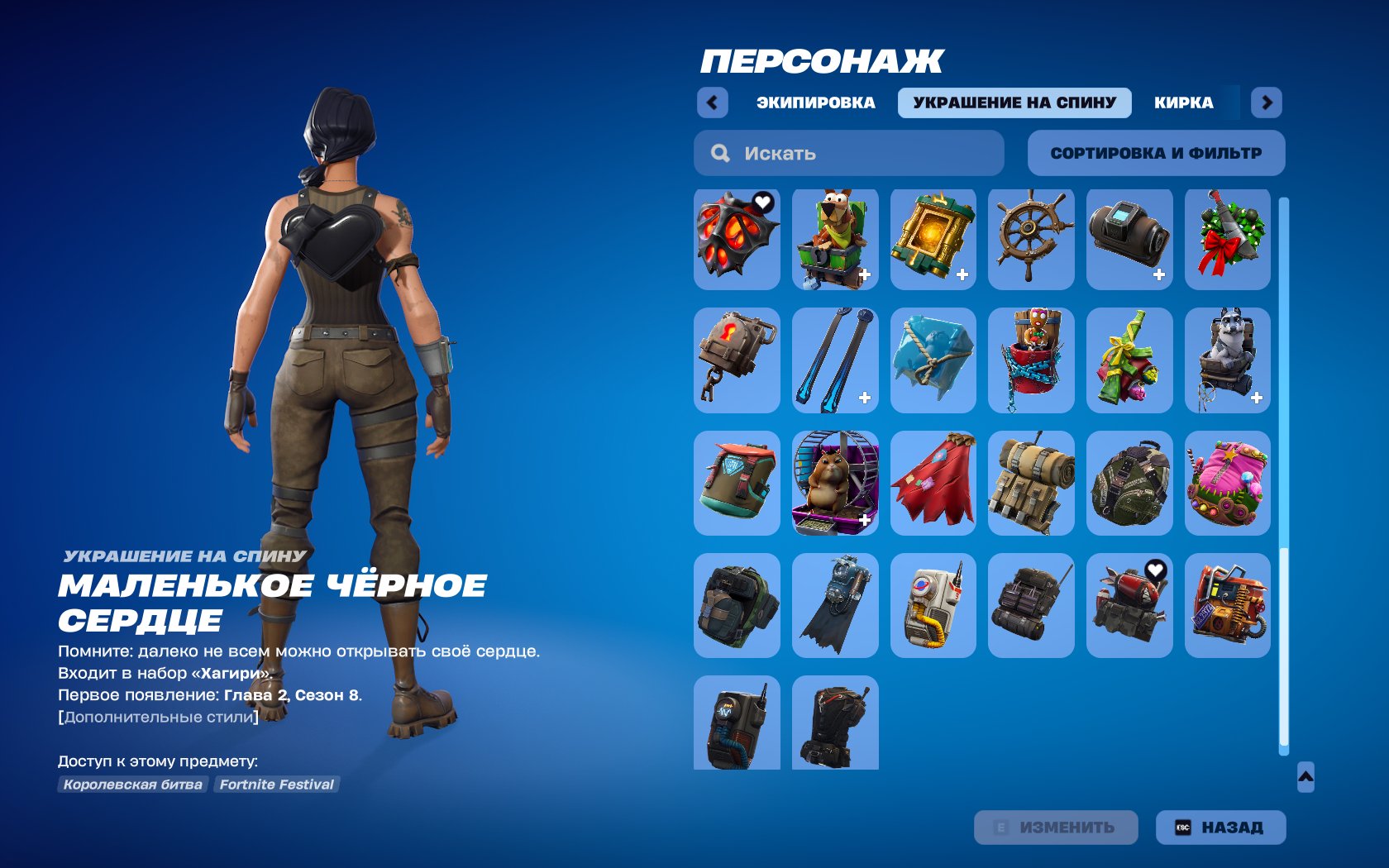The image size is (1389, 868).
Task: Select the hamster wheel back bling
Action: (x=836, y=482)
